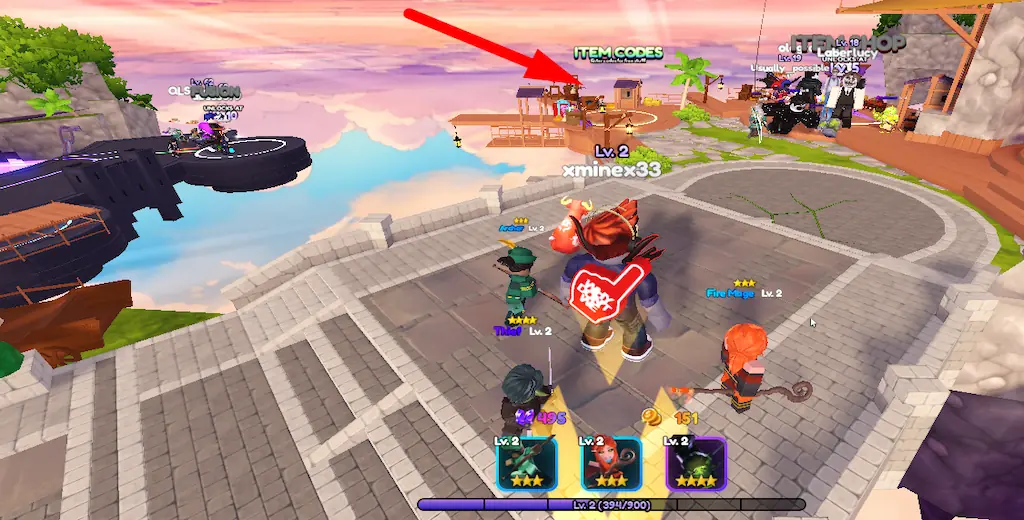
Task: Select the Fire Mage unit slot
Action: [611, 463]
